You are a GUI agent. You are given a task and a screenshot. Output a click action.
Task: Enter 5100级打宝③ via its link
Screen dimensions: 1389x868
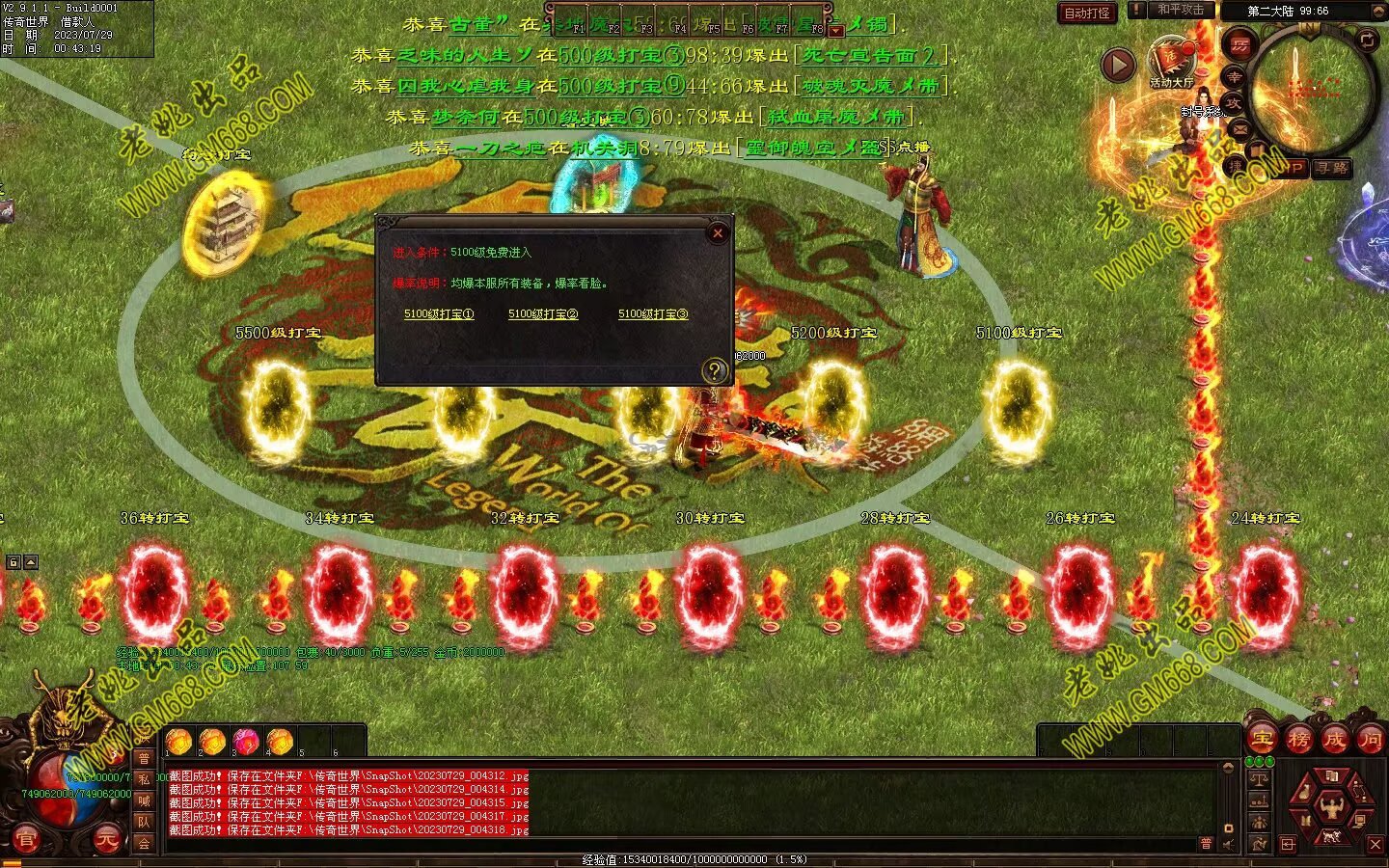coord(653,313)
